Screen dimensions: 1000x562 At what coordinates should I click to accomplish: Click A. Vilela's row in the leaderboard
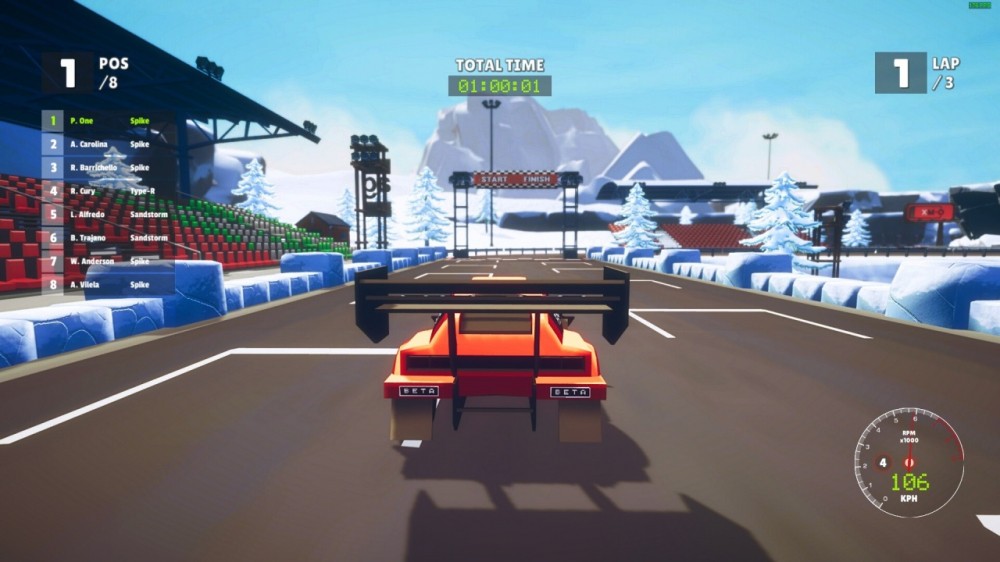[108, 286]
